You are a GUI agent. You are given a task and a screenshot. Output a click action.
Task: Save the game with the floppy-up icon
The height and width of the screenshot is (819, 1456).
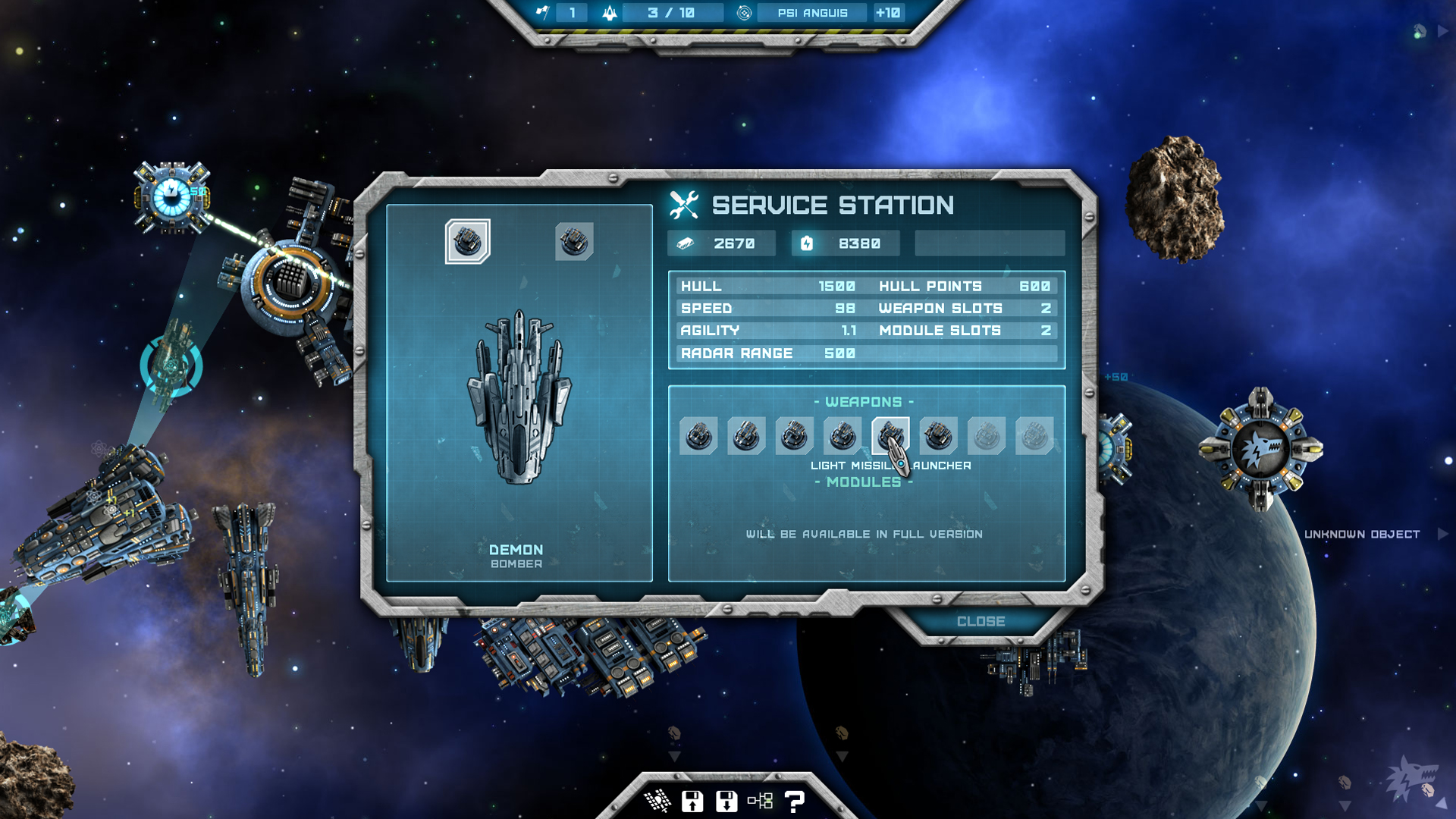point(691,800)
